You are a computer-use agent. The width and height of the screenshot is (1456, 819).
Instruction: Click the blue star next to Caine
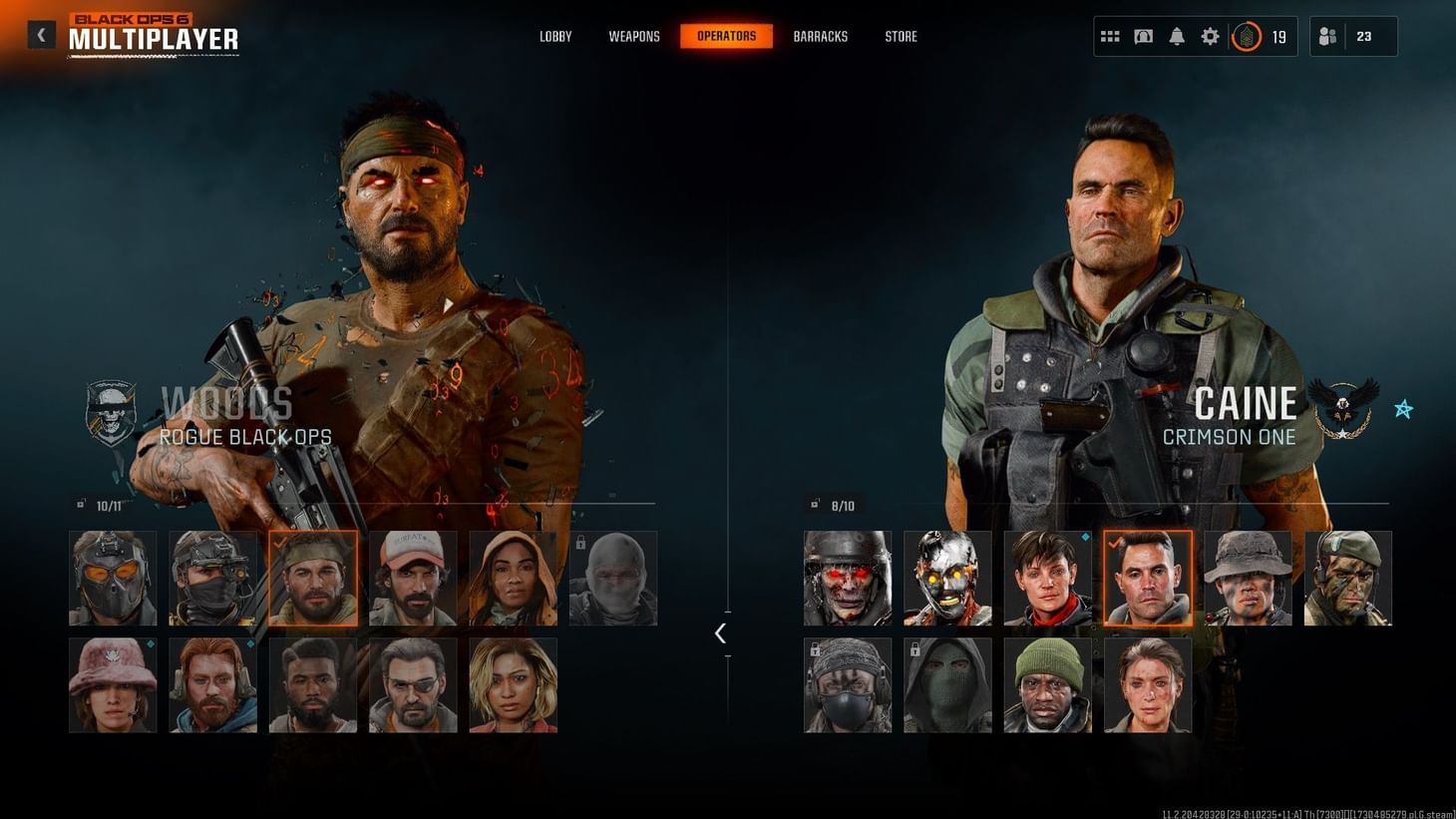tap(1404, 408)
